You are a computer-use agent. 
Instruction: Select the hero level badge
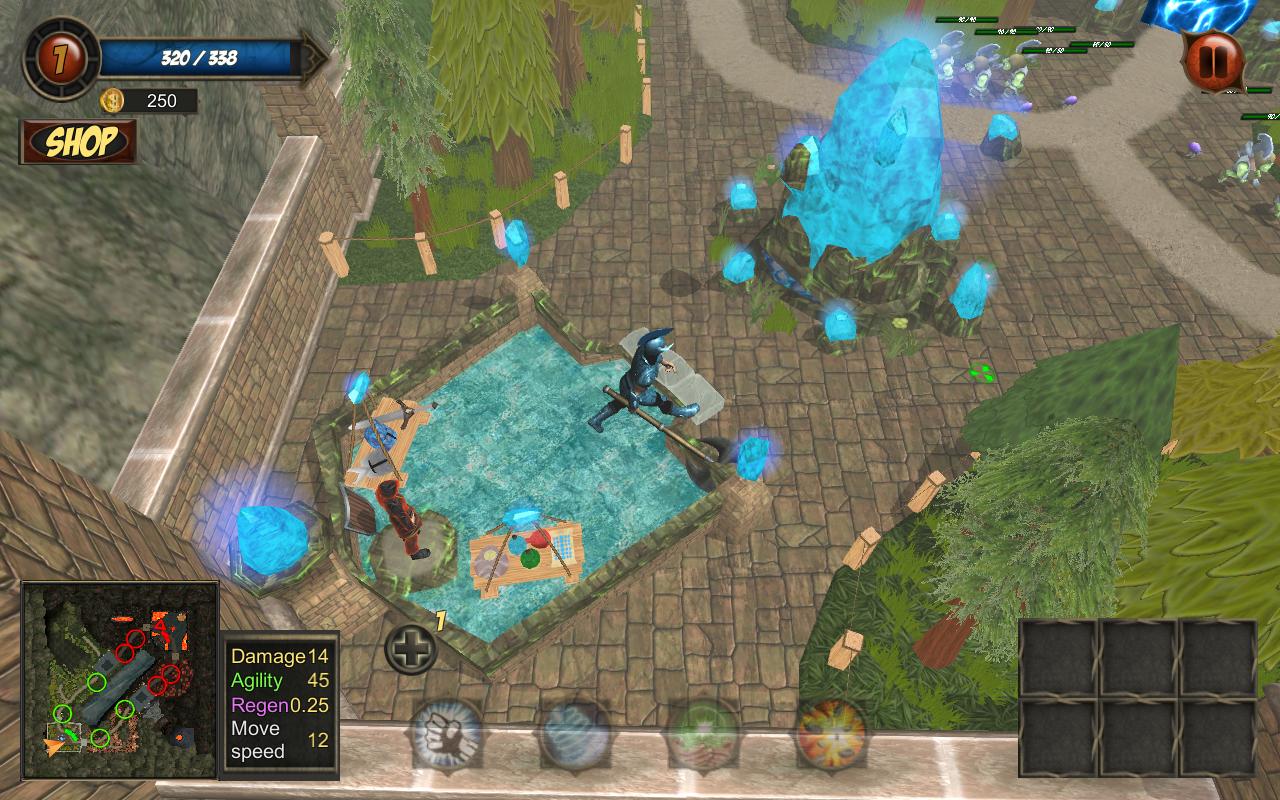tap(62, 58)
